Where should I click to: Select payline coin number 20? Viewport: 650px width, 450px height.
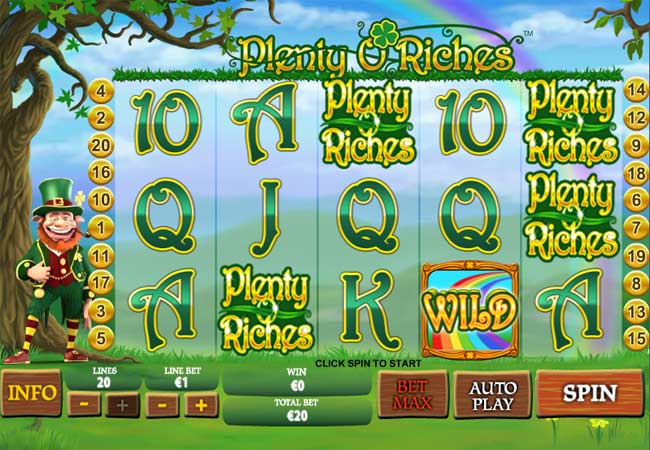tap(100, 145)
